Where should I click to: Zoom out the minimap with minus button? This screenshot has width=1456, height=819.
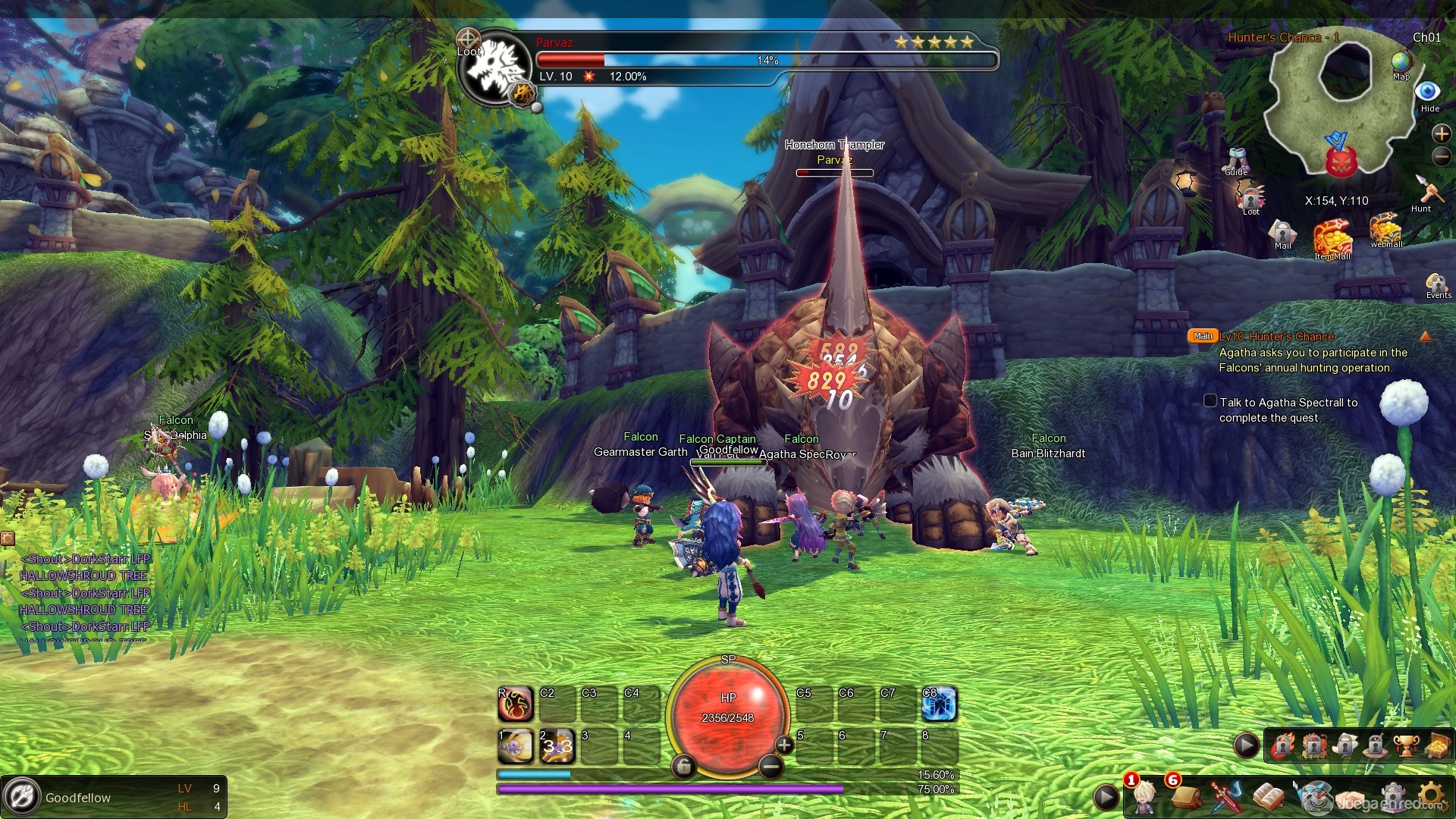[x=1441, y=157]
